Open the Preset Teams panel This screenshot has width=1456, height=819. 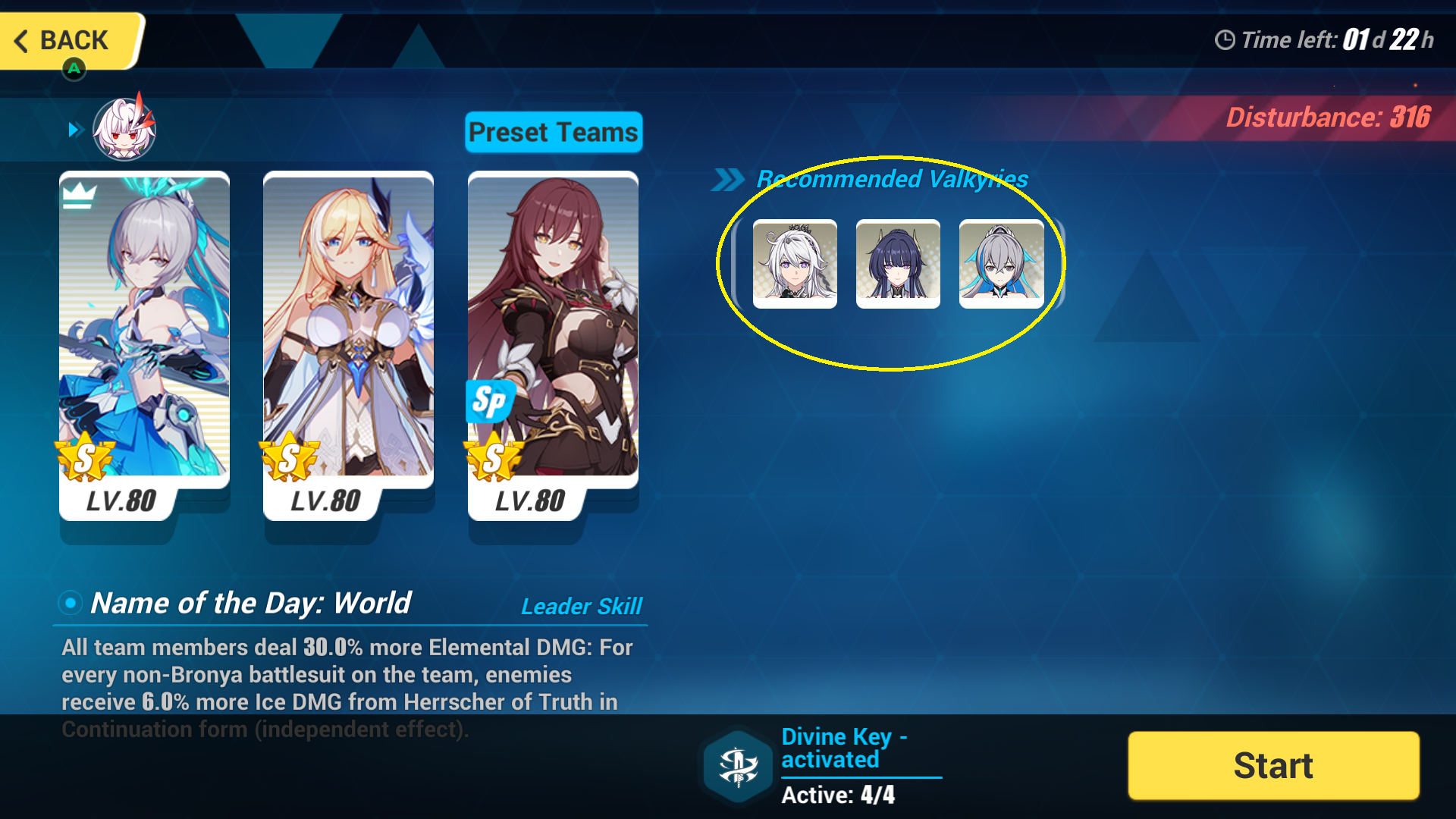pyautogui.click(x=553, y=131)
